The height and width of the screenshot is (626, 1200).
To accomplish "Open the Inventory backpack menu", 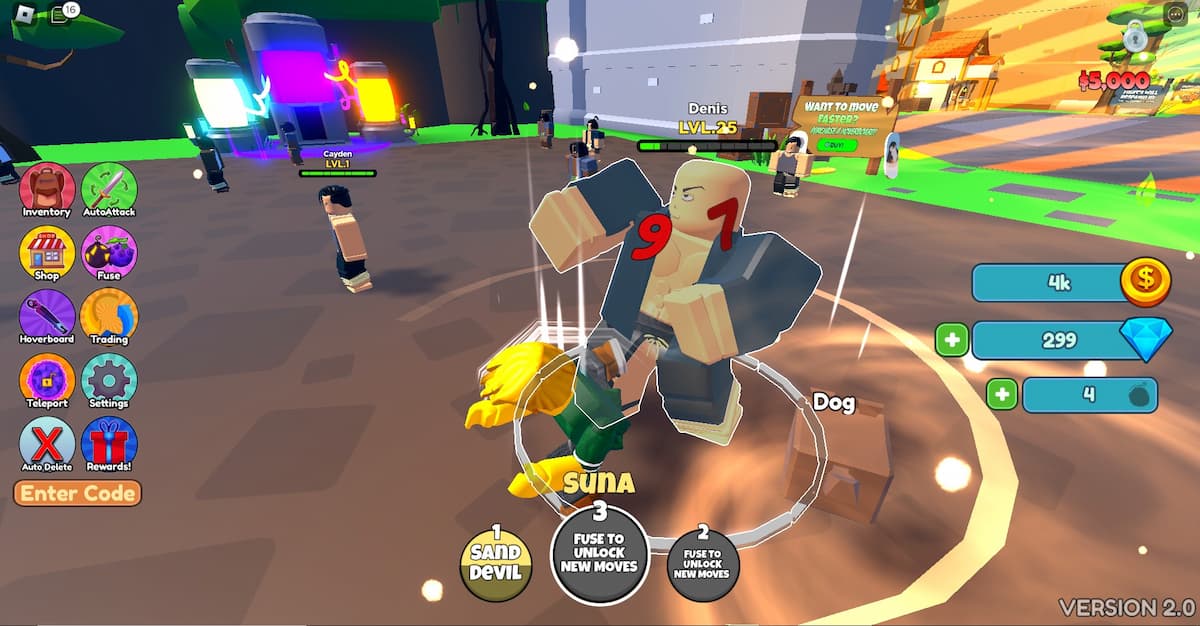I will click(47, 190).
